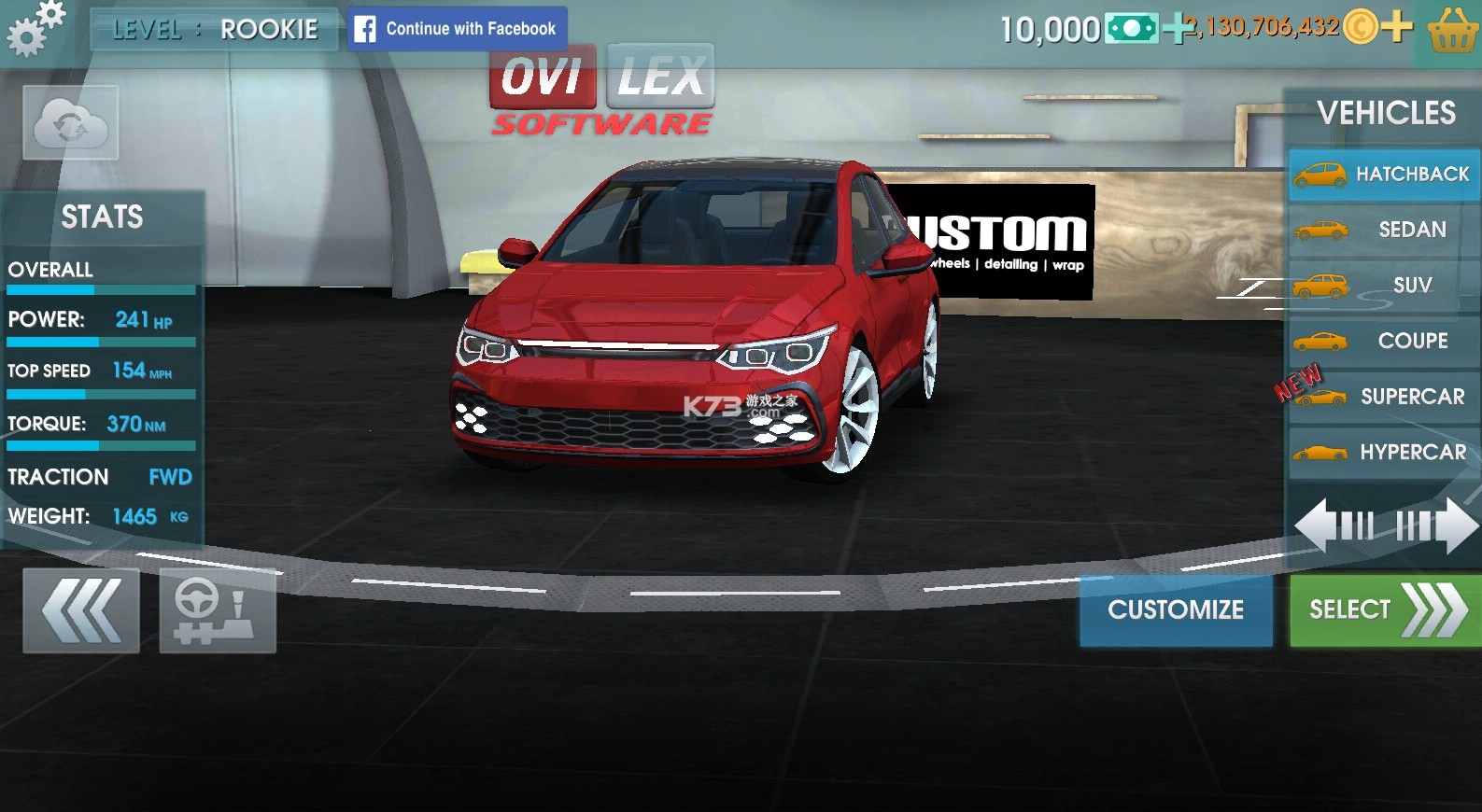Select this car with the green button
This screenshot has width=1482, height=812.
pyautogui.click(x=1385, y=610)
